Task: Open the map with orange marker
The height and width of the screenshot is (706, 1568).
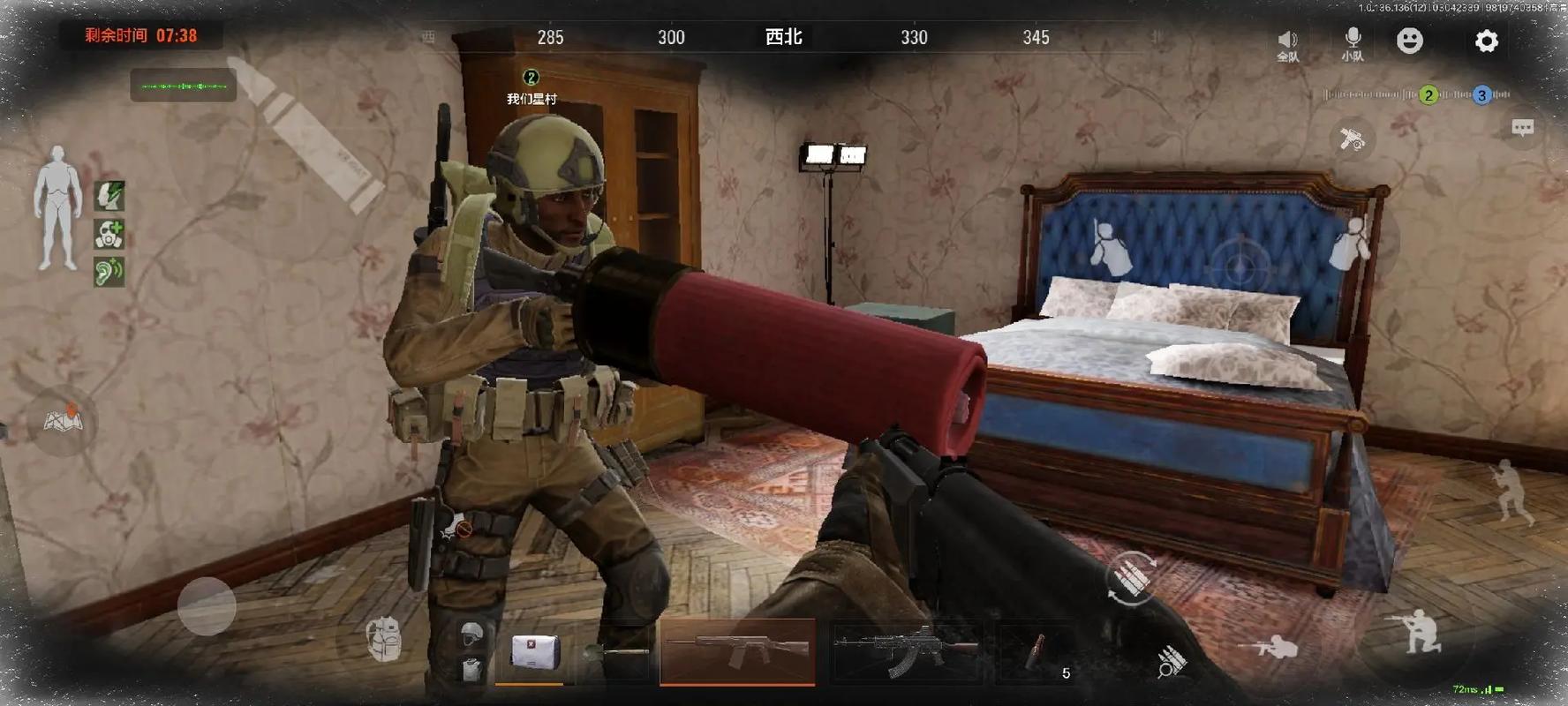Action: click(x=63, y=420)
